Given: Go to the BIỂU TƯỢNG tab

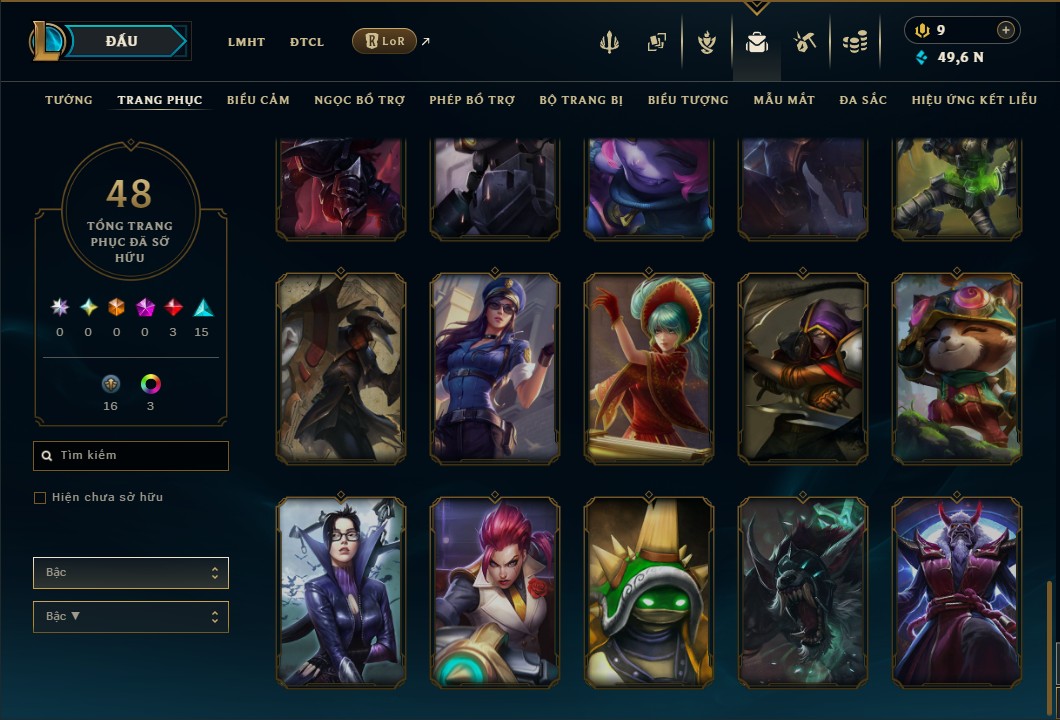Looking at the screenshot, I should 688,100.
